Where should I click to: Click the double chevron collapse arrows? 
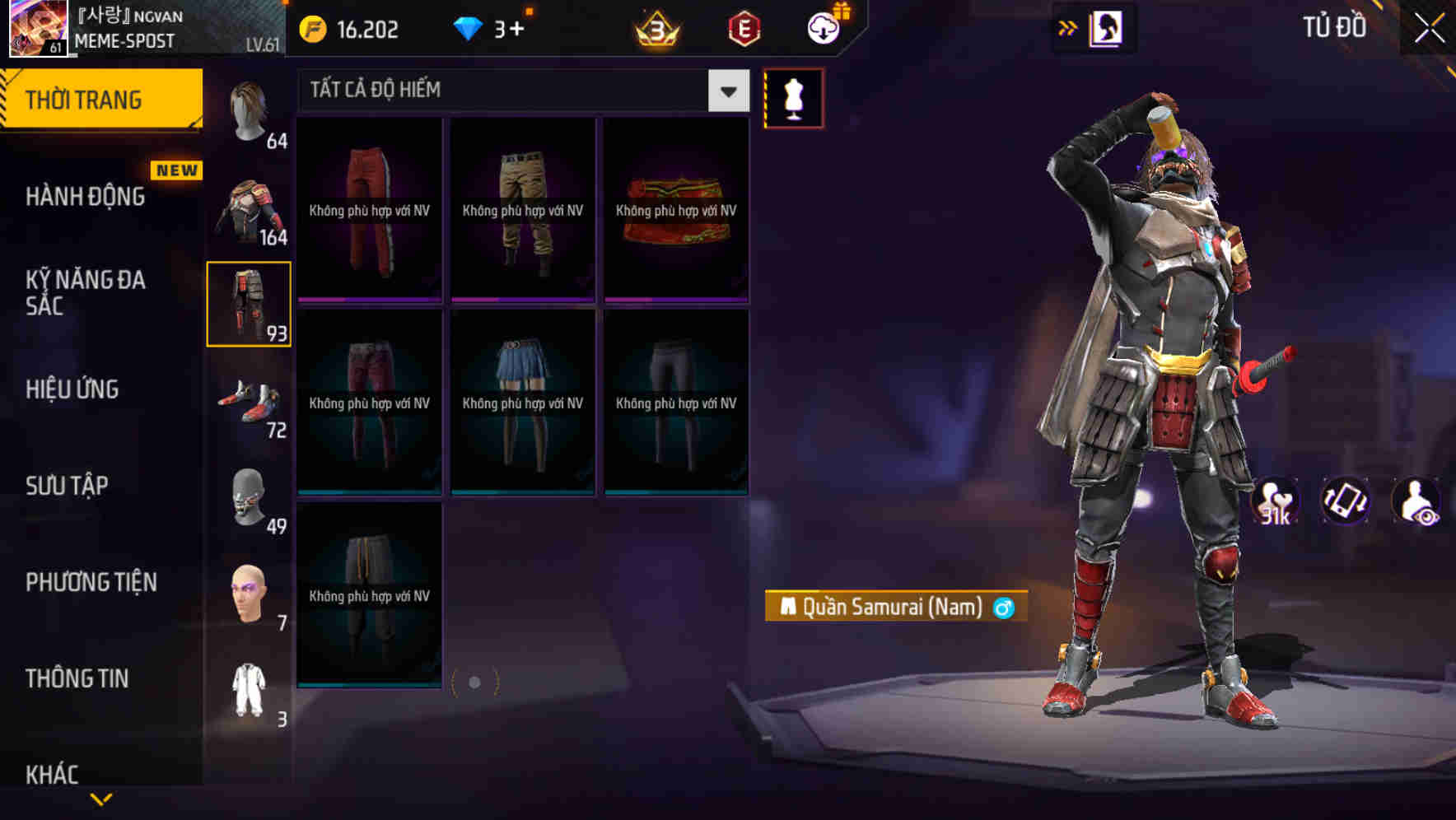[1067, 27]
